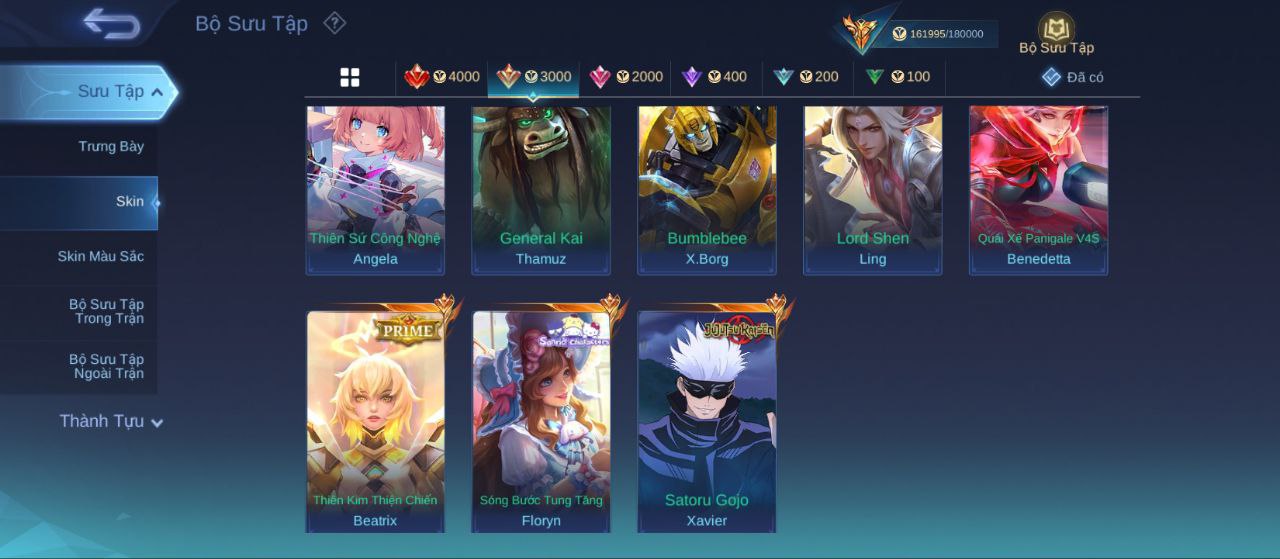1280x559 pixels.
Task: Pick the General Kai Thamuz skin card
Action: pyautogui.click(x=541, y=188)
